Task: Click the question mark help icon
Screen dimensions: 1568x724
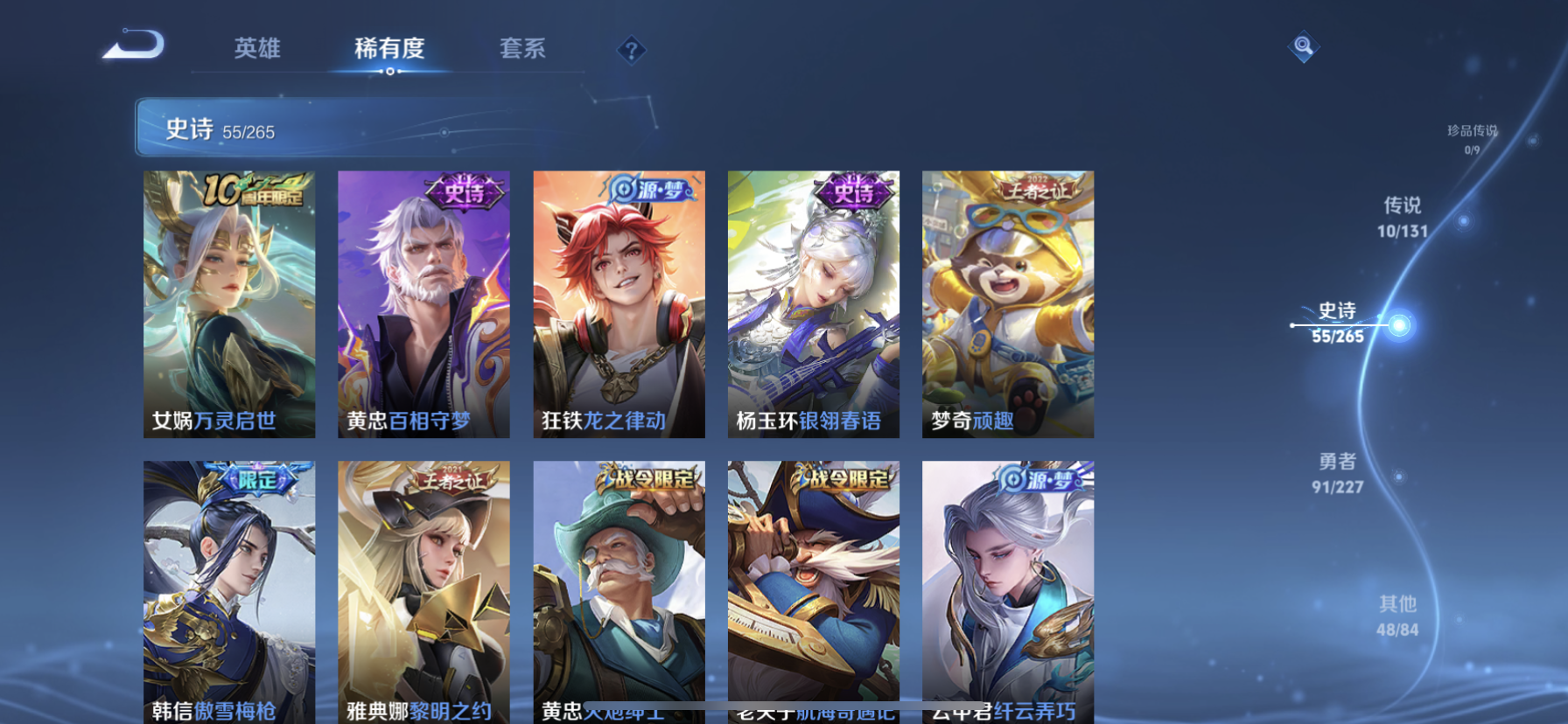Action: 631,50
